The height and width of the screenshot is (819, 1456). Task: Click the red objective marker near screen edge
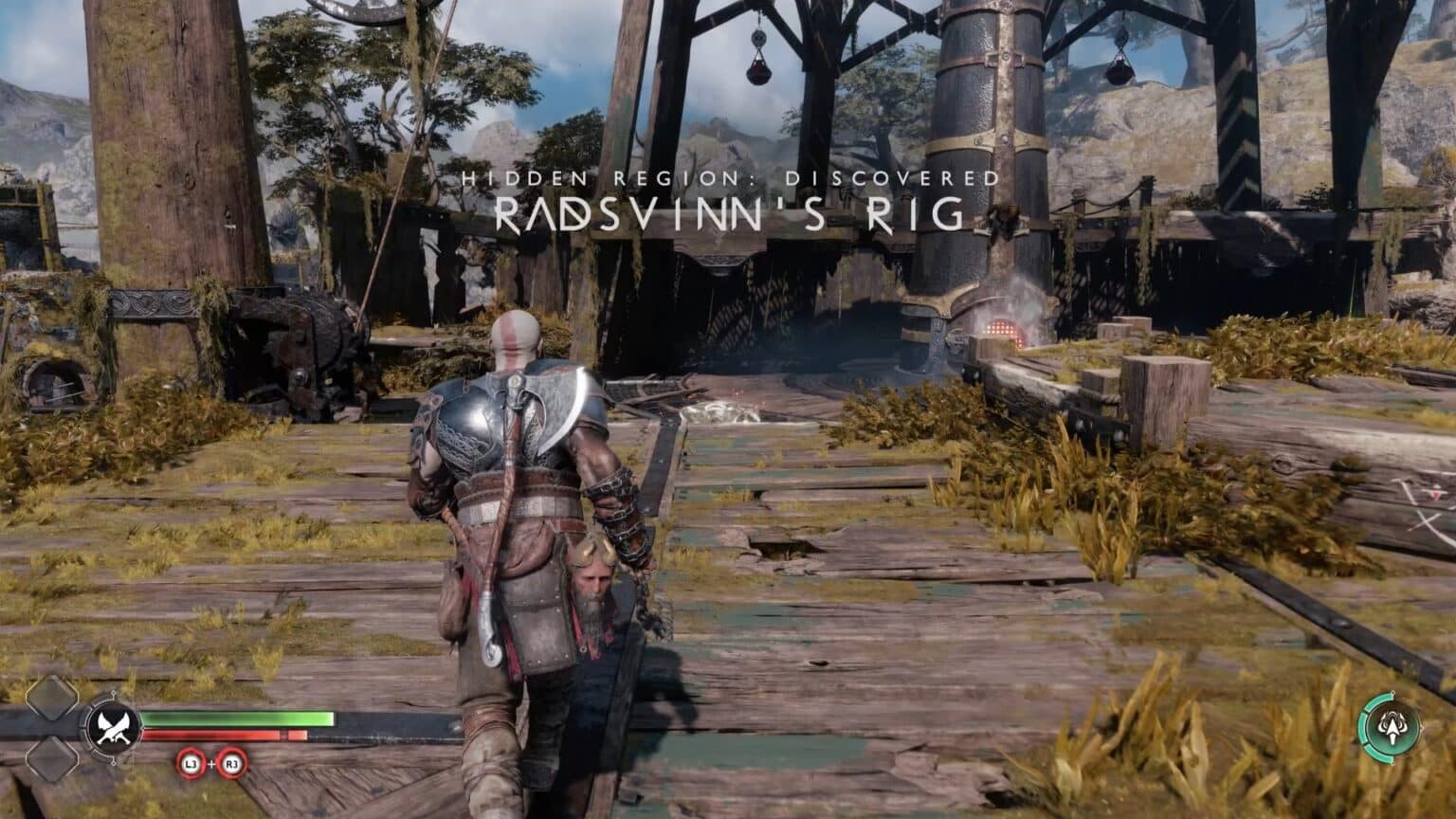pos(1436,495)
